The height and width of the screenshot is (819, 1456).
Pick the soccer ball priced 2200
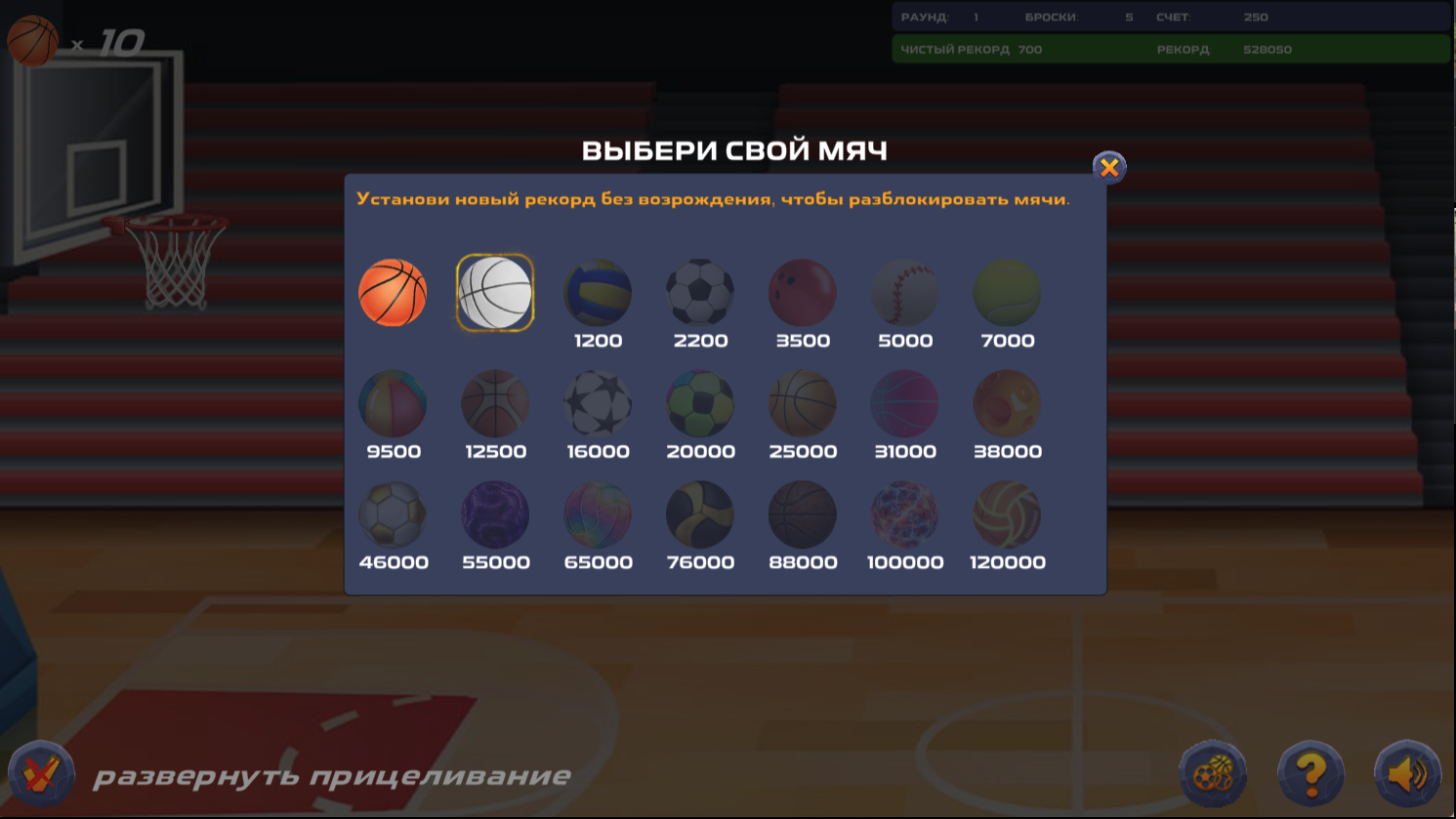click(x=700, y=292)
